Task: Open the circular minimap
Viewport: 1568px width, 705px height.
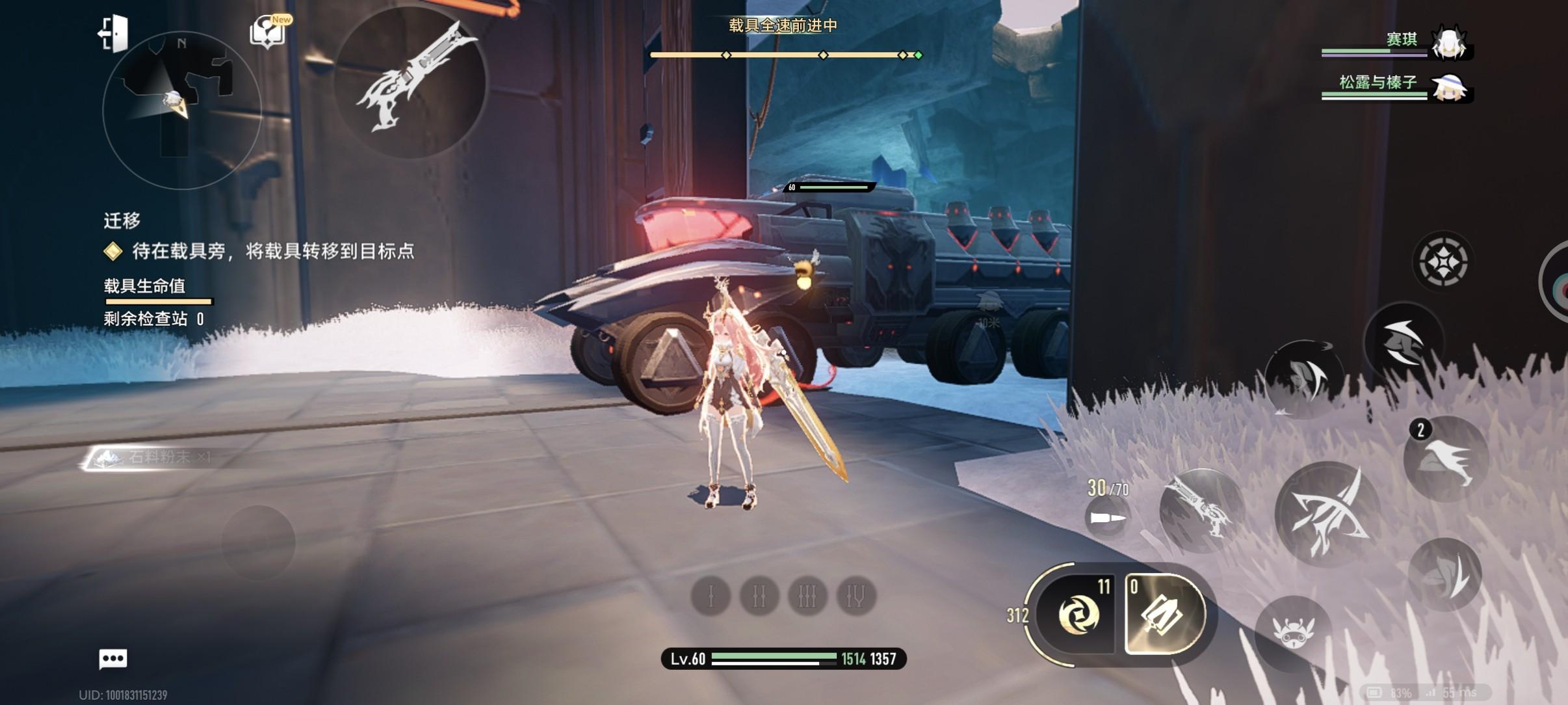Action: point(181,111)
